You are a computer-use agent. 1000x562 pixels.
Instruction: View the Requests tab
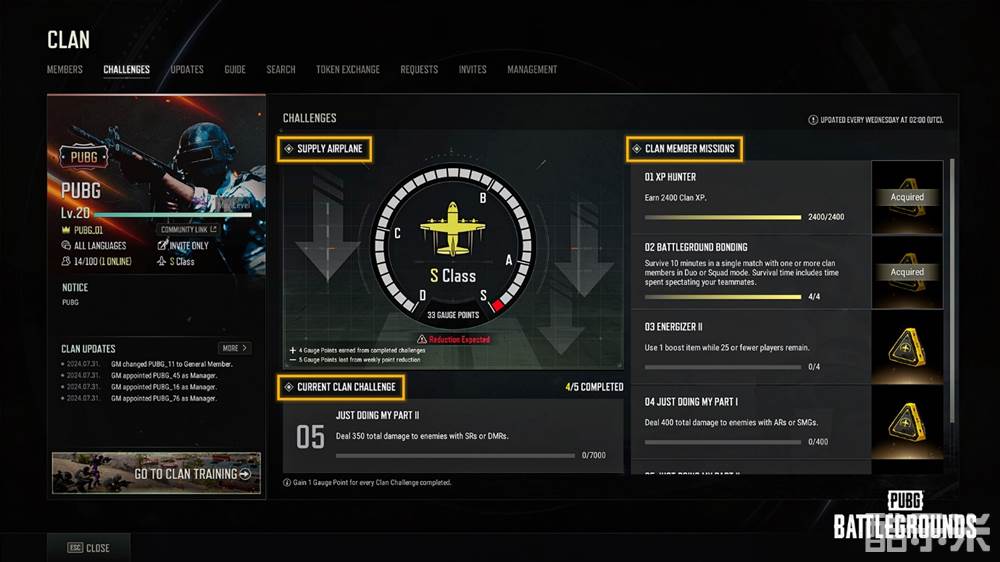point(419,70)
